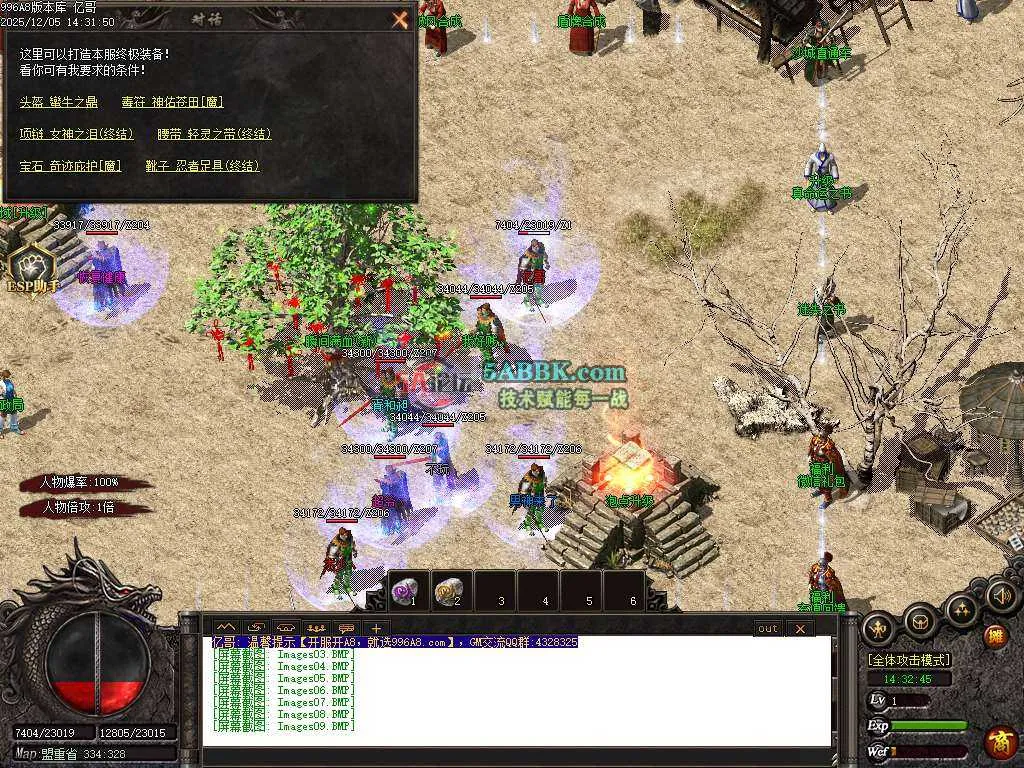1024x768 pixels.
Task: Switch the 全体攻击模式 attack mode label
Action: click(x=908, y=660)
